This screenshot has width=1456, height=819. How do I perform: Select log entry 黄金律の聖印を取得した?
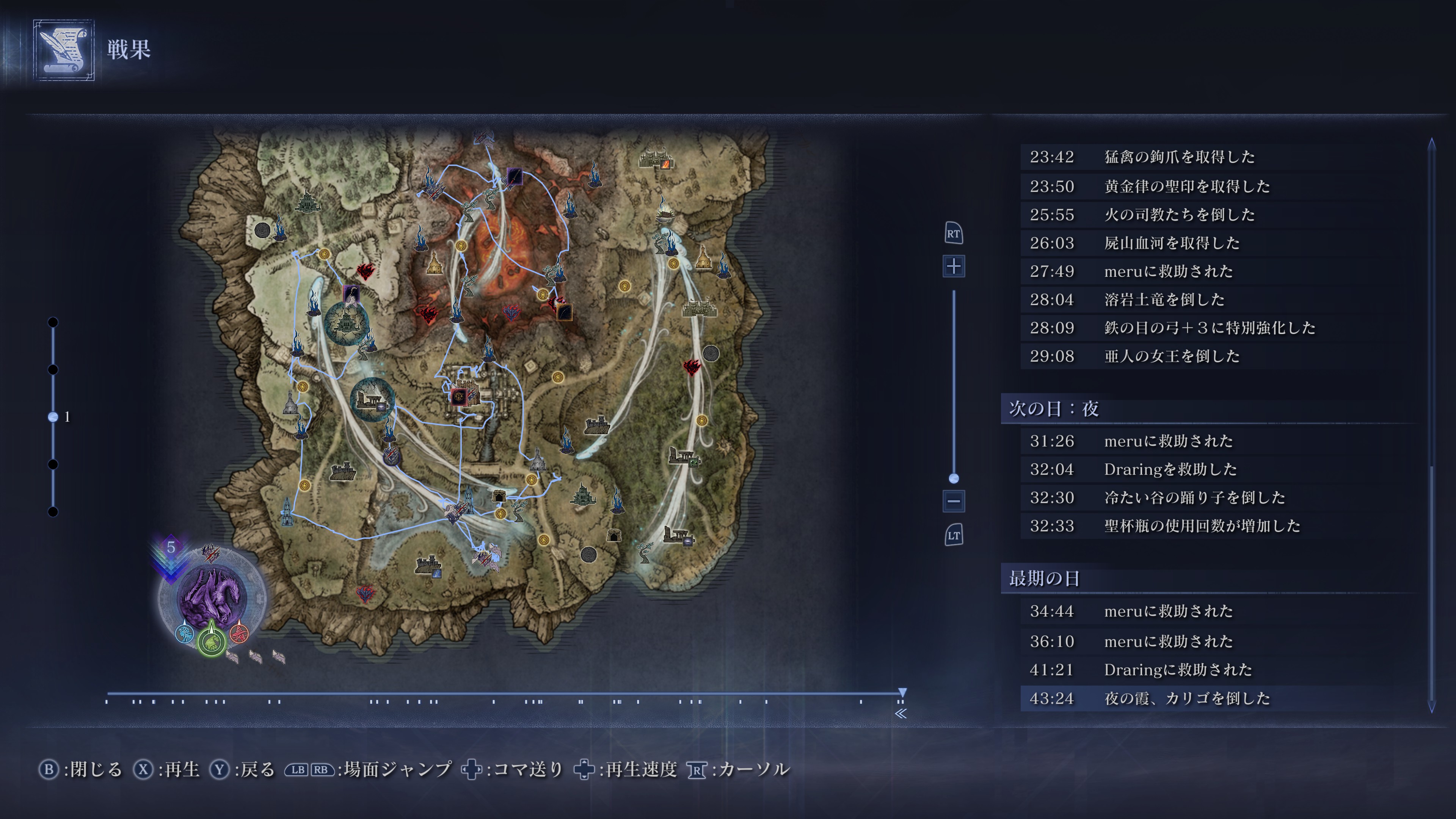[x=1186, y=186]
